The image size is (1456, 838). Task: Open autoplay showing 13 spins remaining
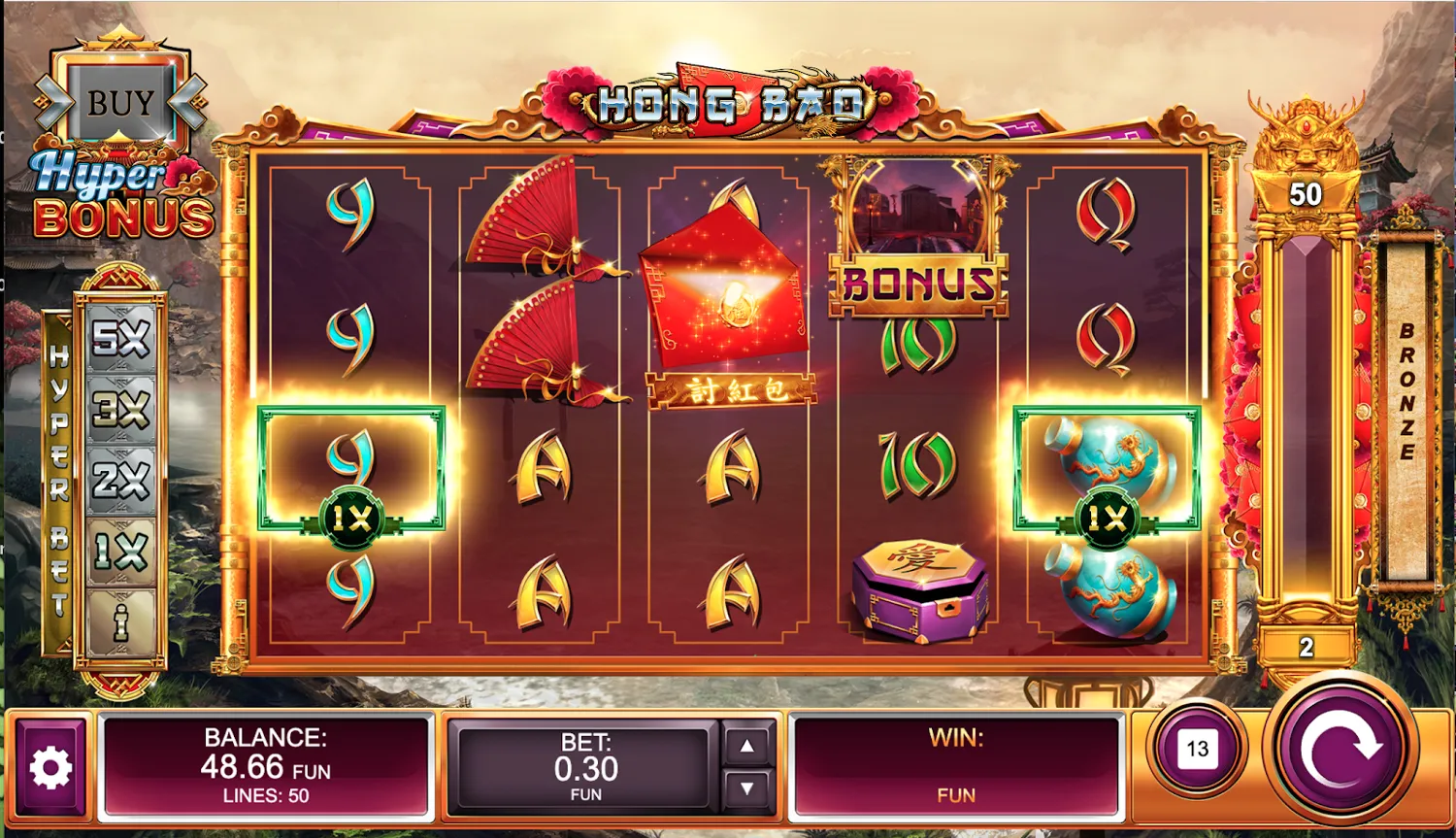pyautogui.click(x=1197, y=748)
